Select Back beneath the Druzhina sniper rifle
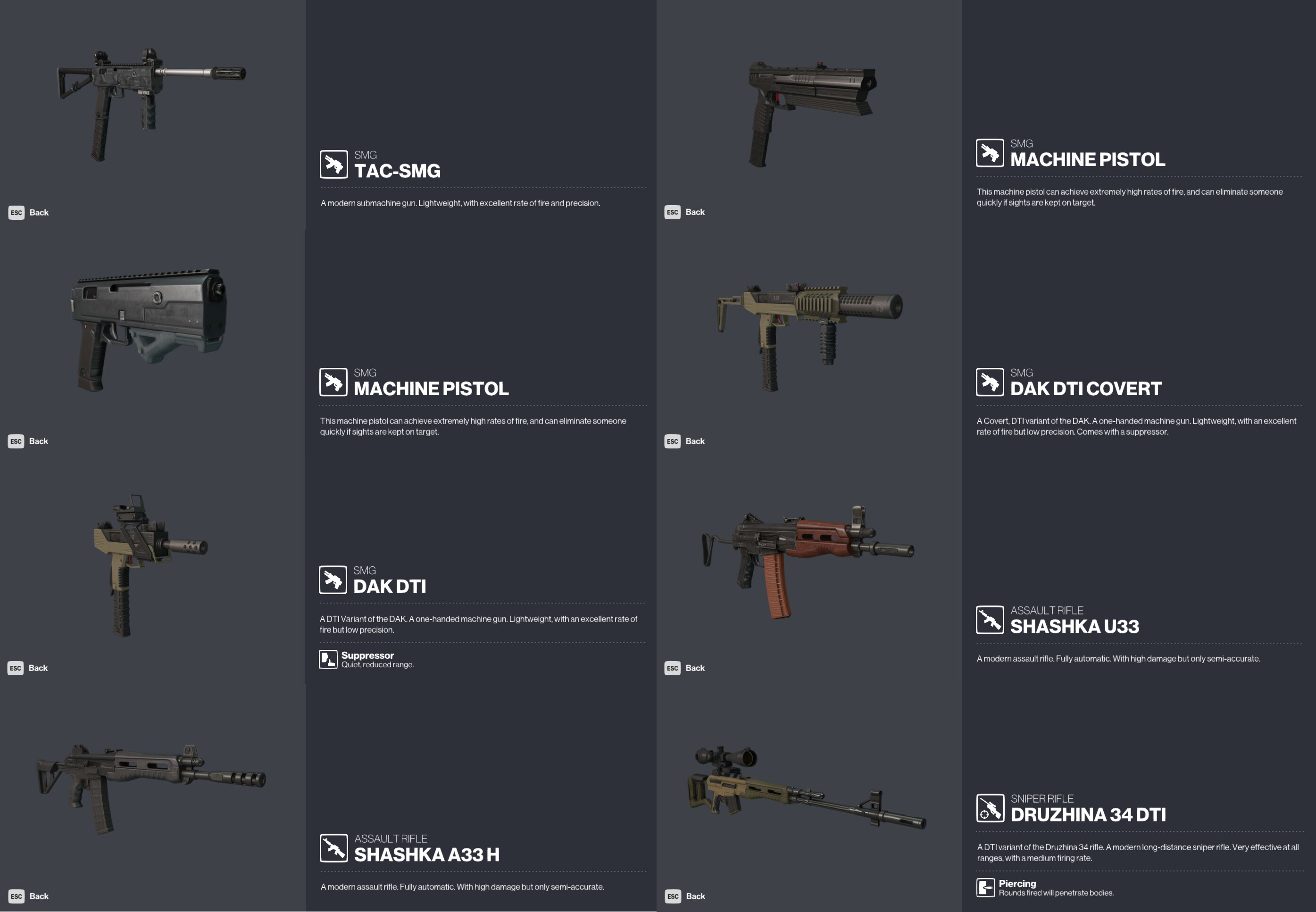This screenshot has height=912, width=1316. (x=695, y=896)
